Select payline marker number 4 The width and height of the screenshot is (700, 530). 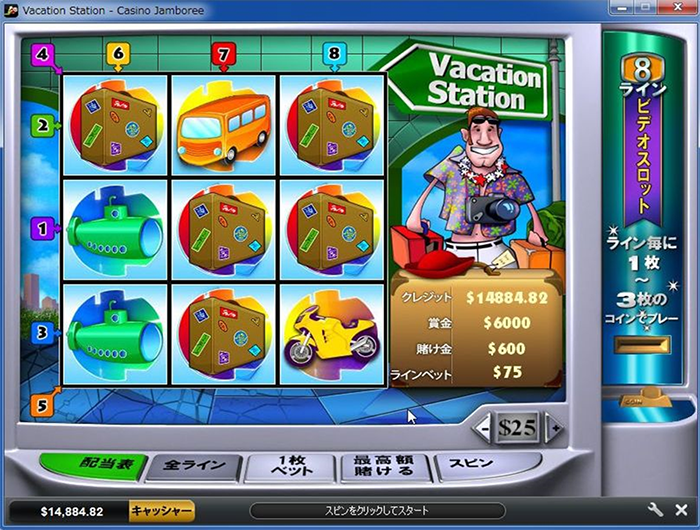42,54
